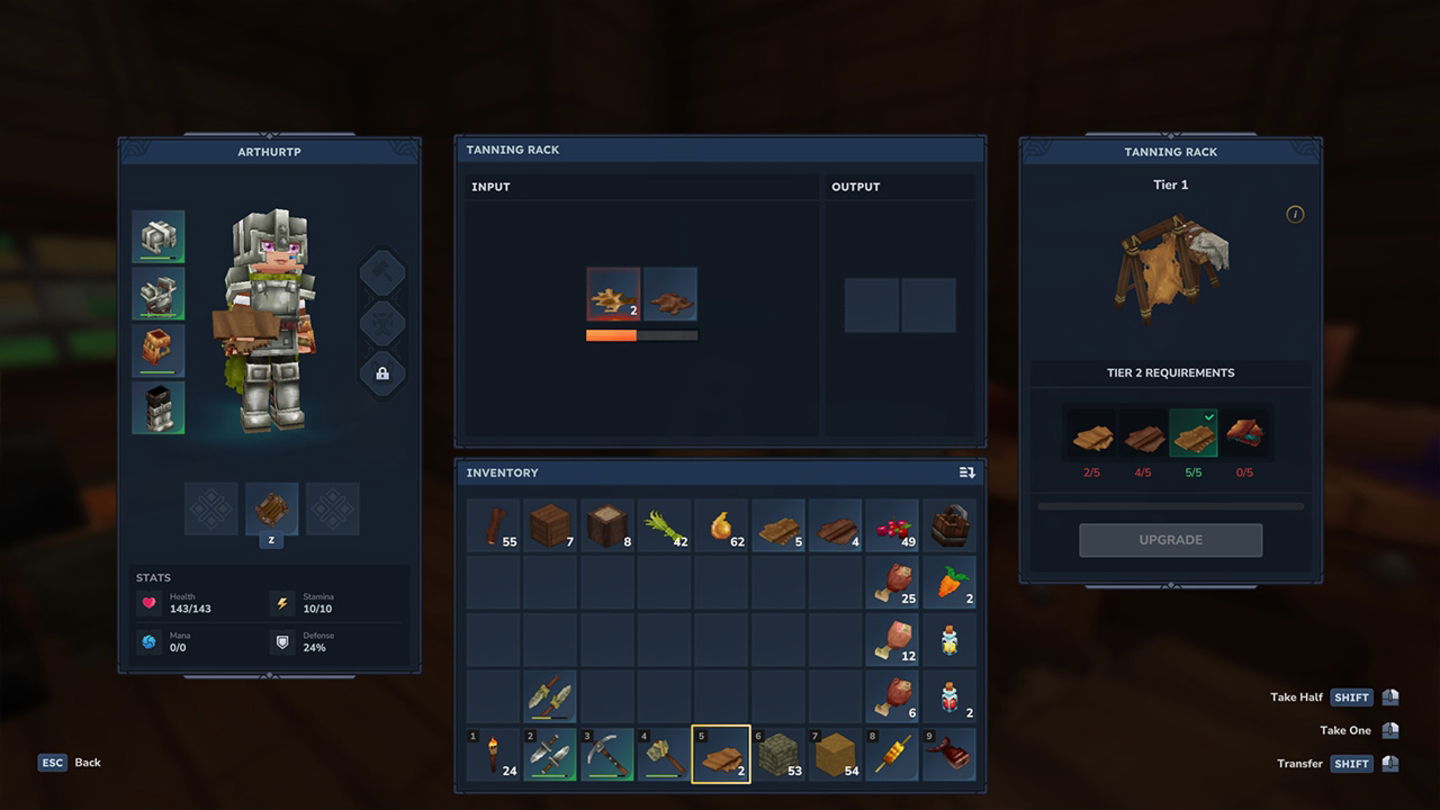Click the Upgrade button
The height and width of the screenshot is (810, 1440).
(x=1170, y=540)
